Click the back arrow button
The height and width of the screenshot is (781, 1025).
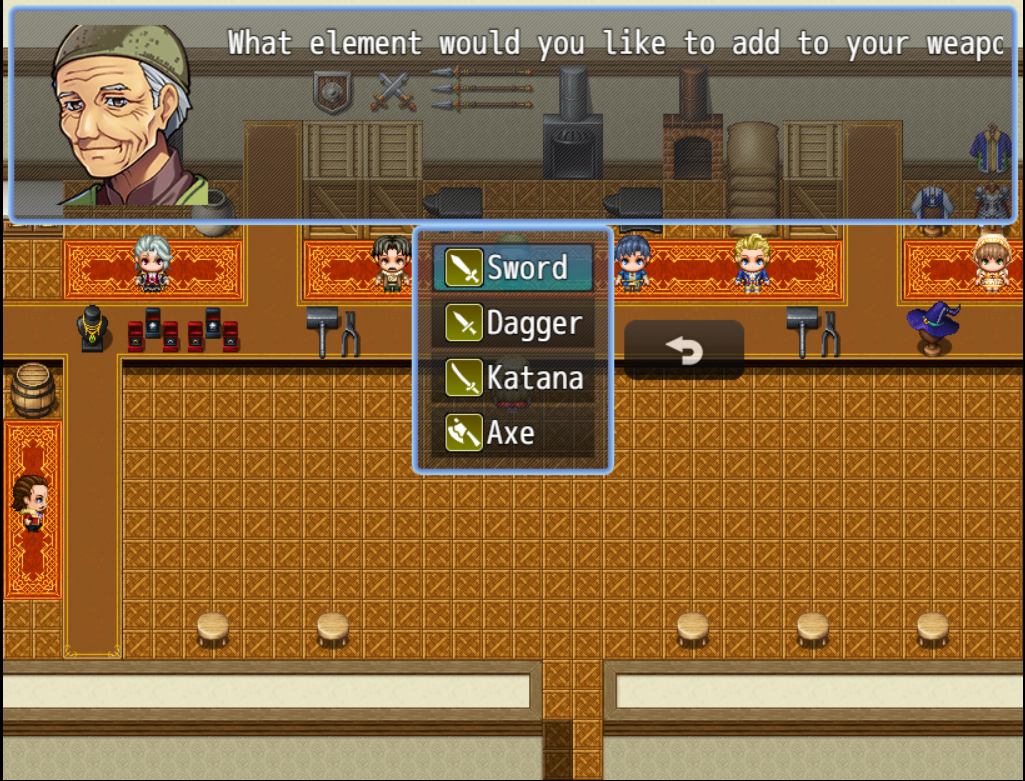[x=684, y=350]
